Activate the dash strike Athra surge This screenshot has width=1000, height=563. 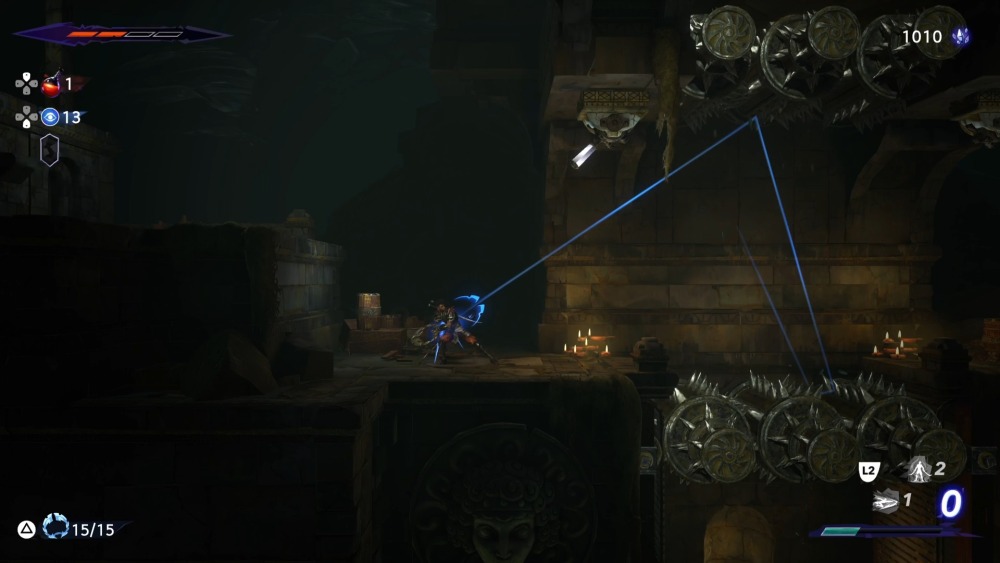coord(884,500)
